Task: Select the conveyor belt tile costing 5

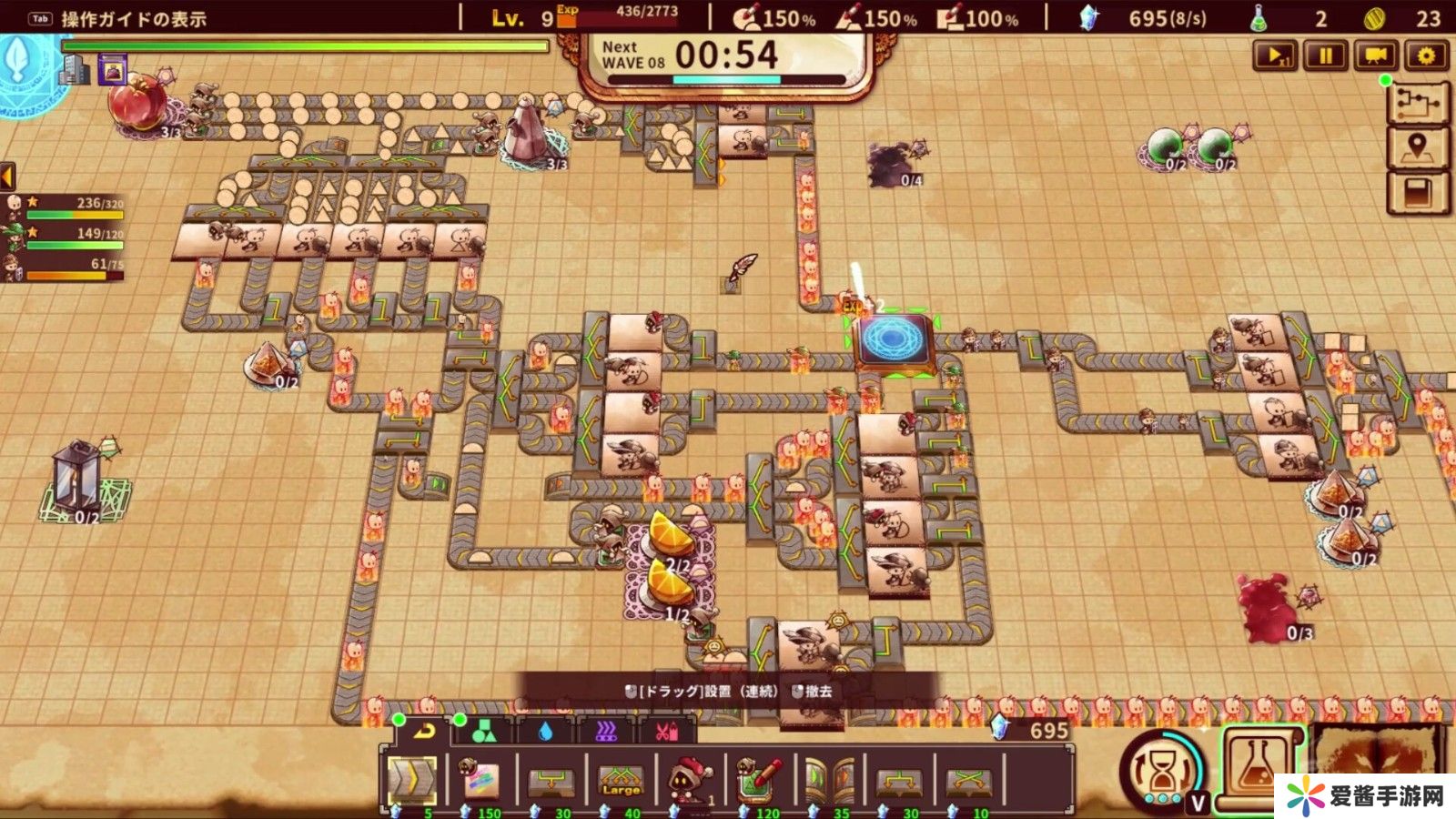Action: click(412, 780)
